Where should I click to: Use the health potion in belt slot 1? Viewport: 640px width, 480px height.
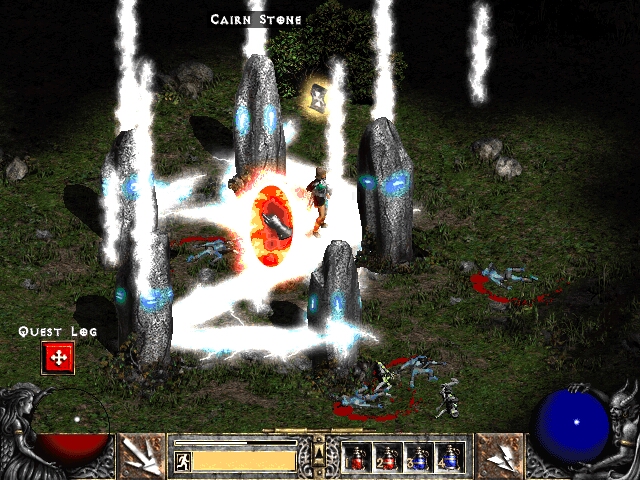tap(357, 457)
